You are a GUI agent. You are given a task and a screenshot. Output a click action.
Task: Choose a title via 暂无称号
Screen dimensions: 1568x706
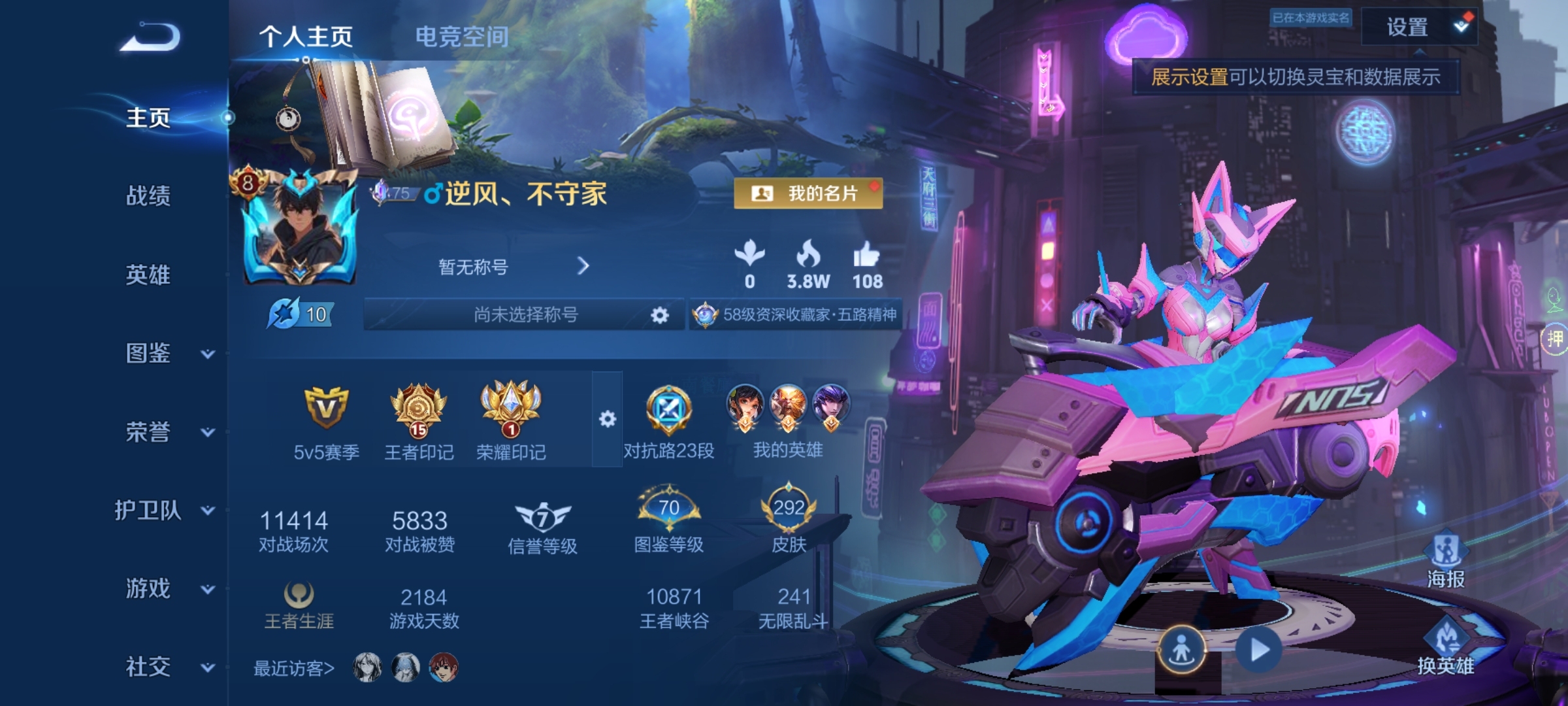click(513, 266)
